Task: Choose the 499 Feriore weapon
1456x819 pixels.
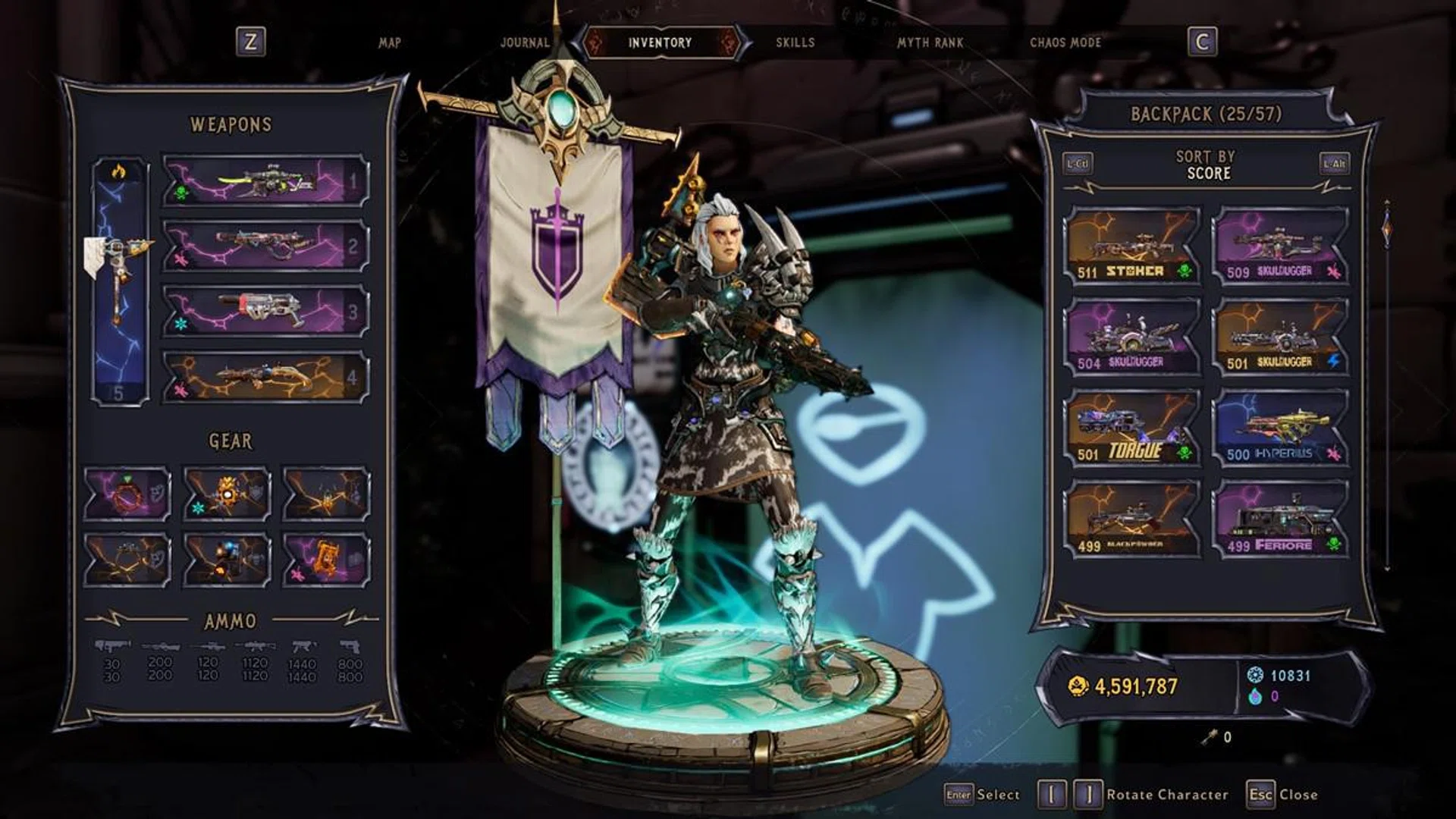Action: (1280, 520)
